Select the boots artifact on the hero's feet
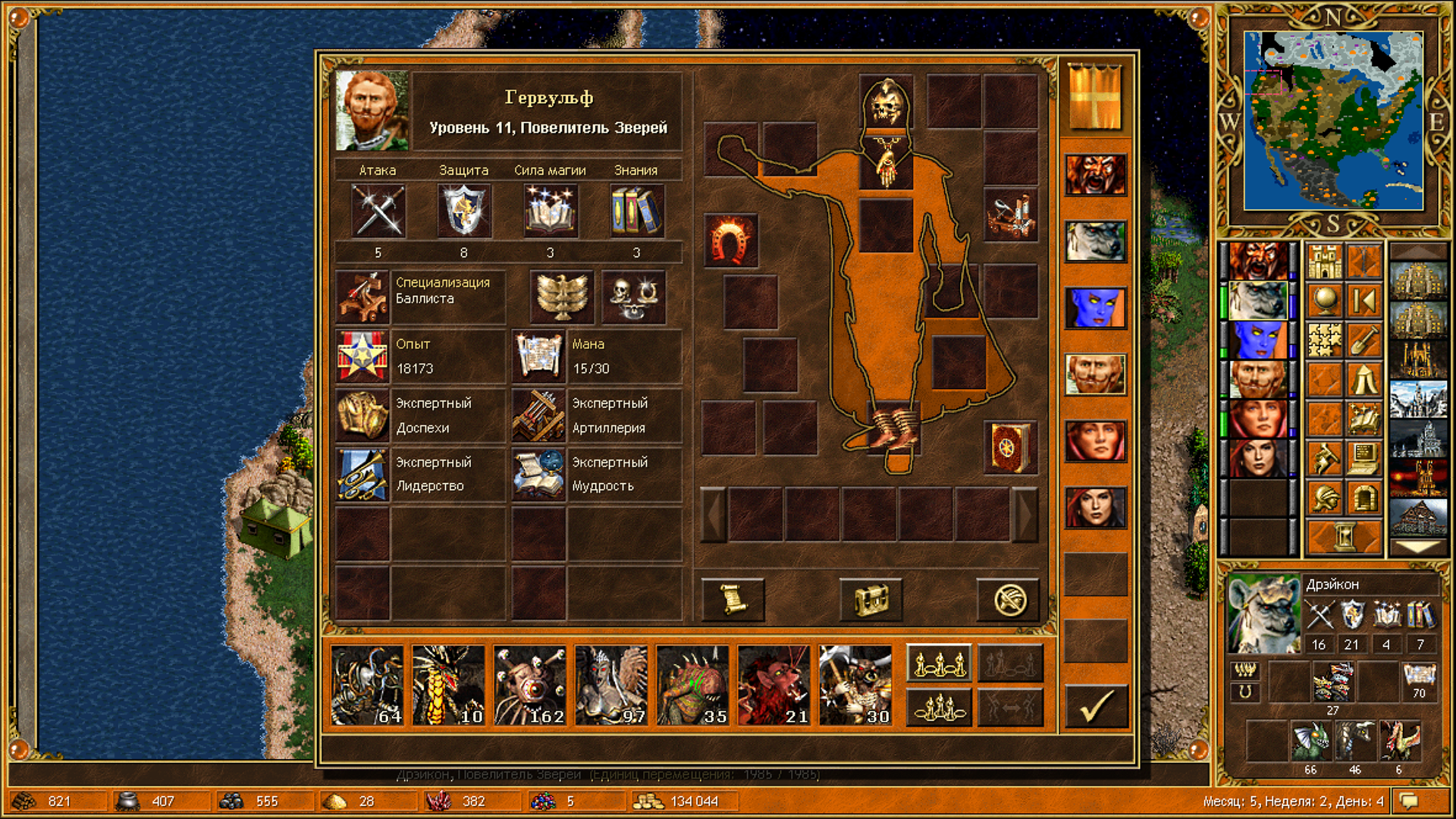This screenshot has width=1456, height=819. click(893, 430)
